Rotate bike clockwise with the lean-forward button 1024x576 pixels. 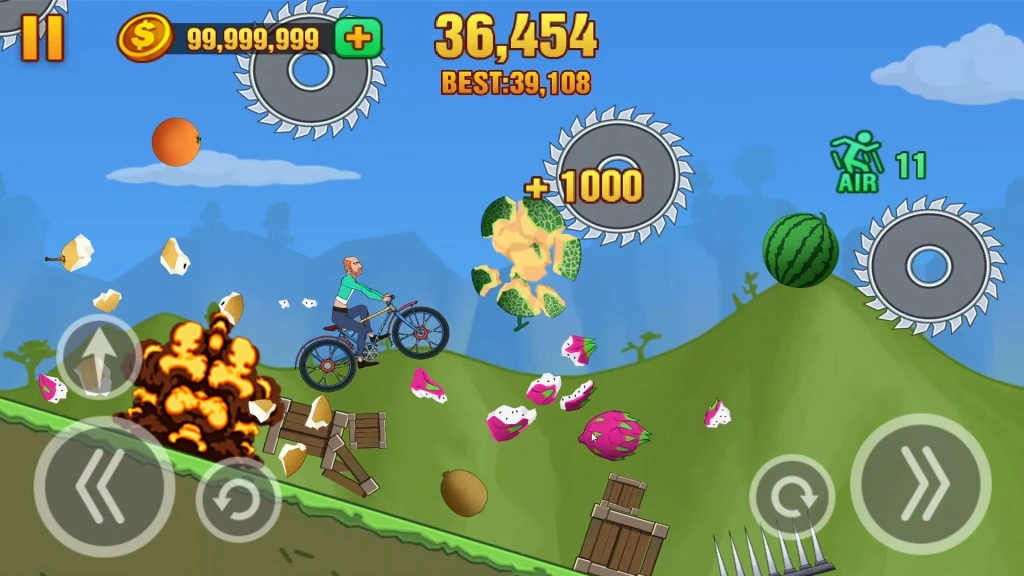792,497
